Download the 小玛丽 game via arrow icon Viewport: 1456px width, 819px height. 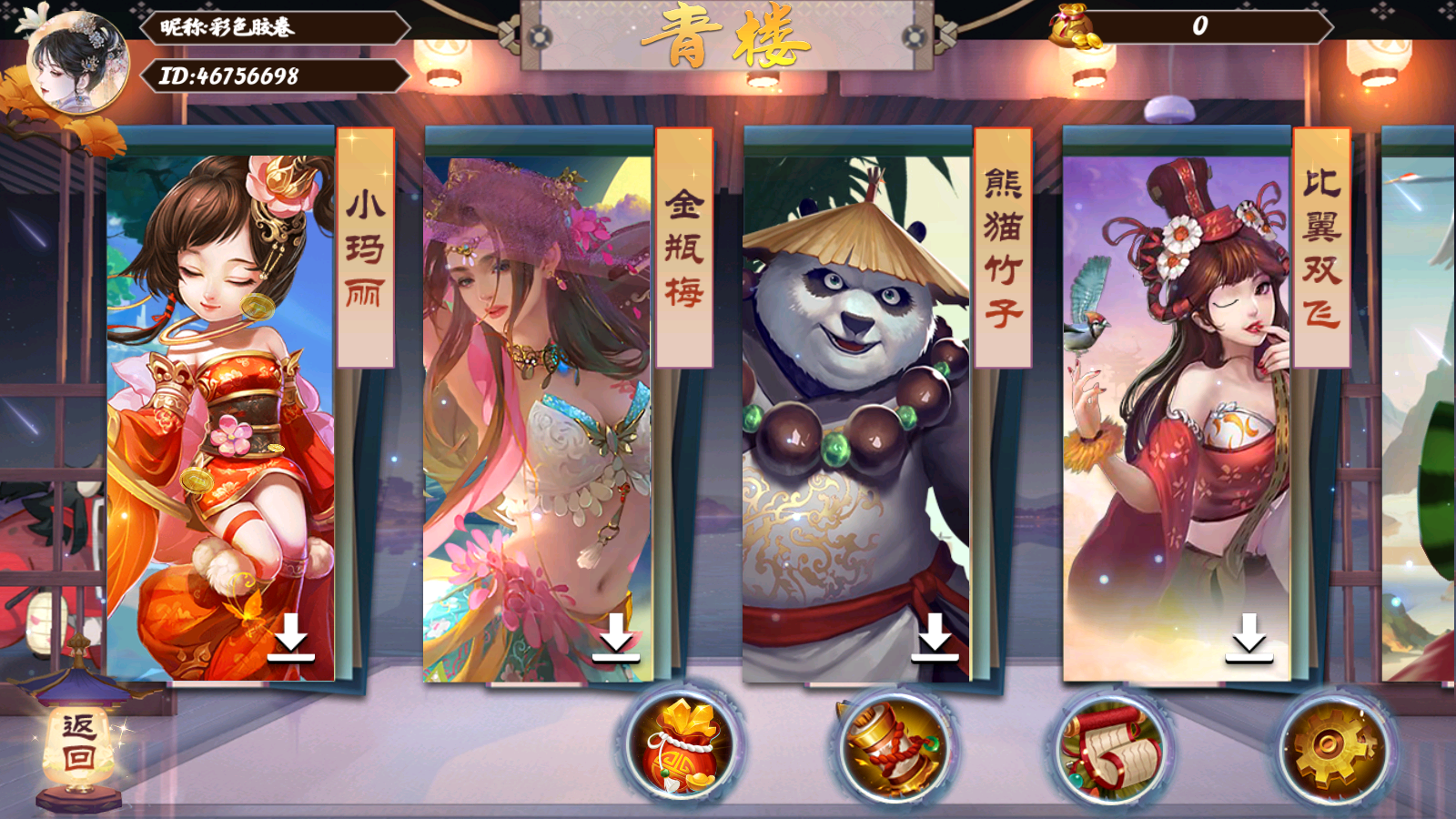tap(291, 637)
